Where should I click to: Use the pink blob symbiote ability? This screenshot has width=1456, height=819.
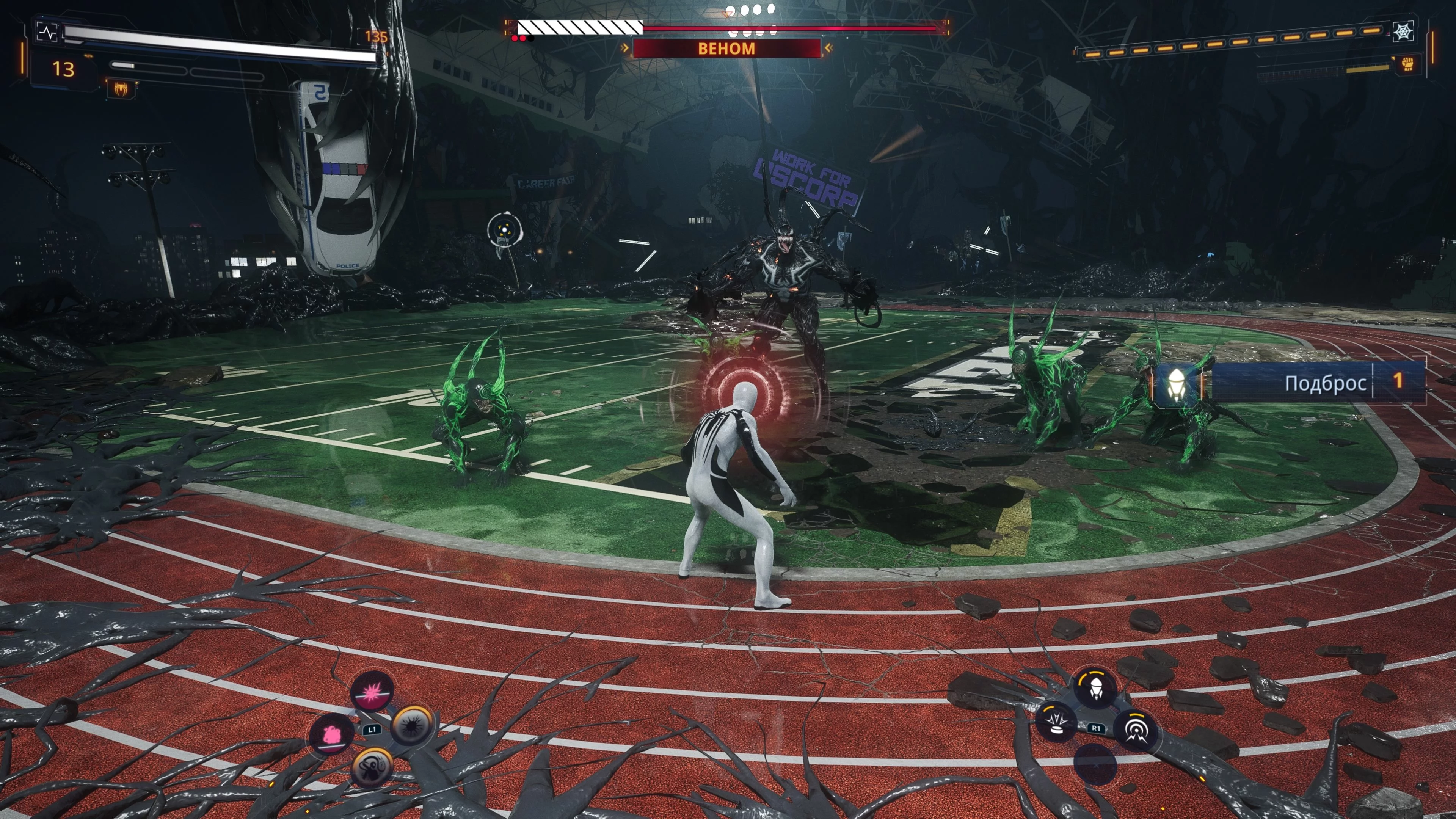(x=331, y=734)
